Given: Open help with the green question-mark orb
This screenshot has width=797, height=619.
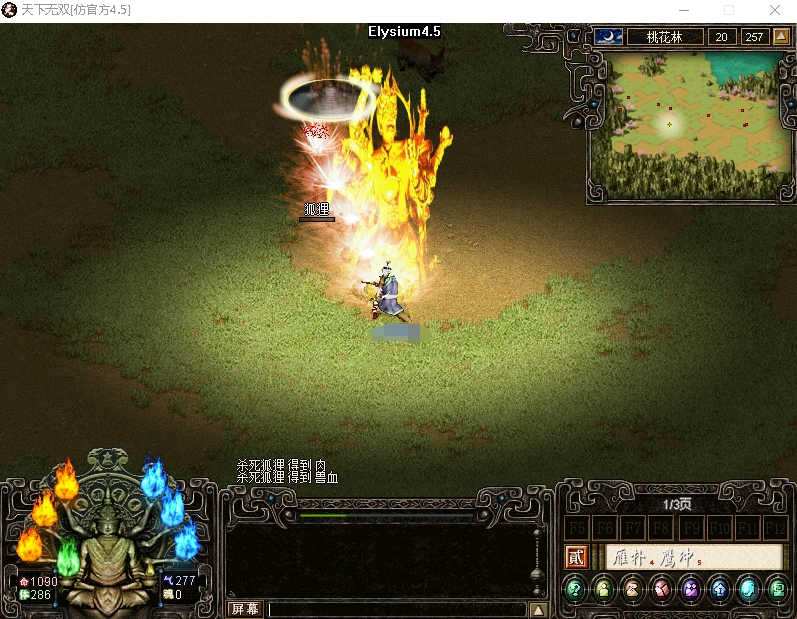Looking at the screenshot, I should [x=575, y=589].
